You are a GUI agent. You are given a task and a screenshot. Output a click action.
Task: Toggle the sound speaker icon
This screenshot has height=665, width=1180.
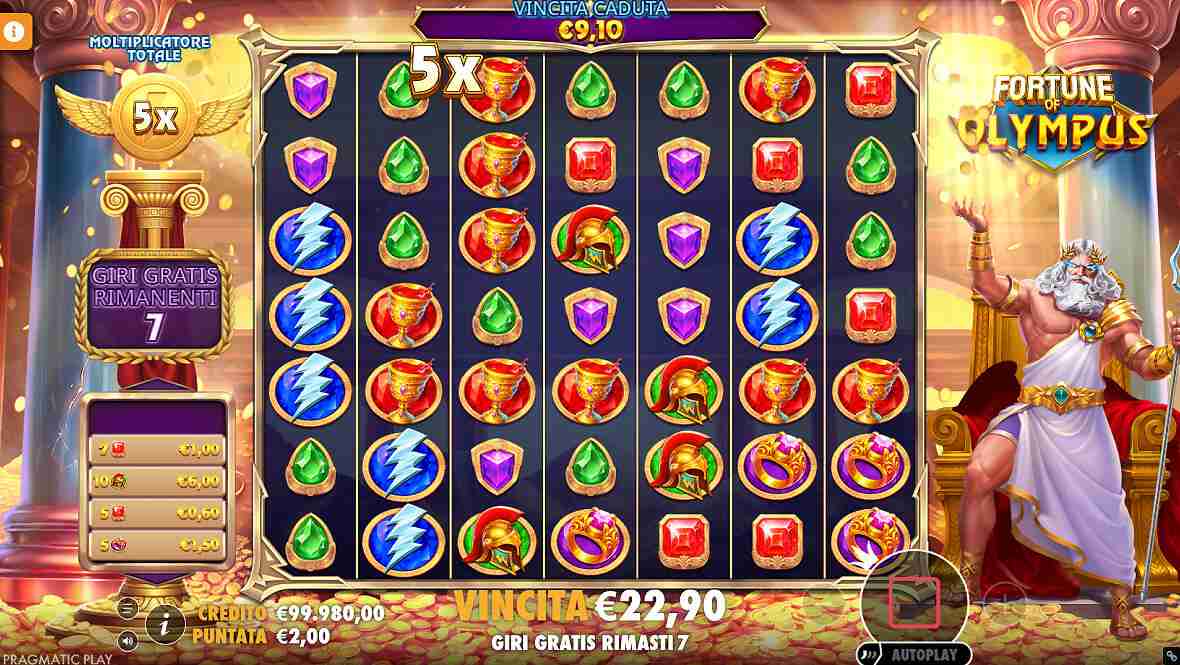[x=127, y=640]
